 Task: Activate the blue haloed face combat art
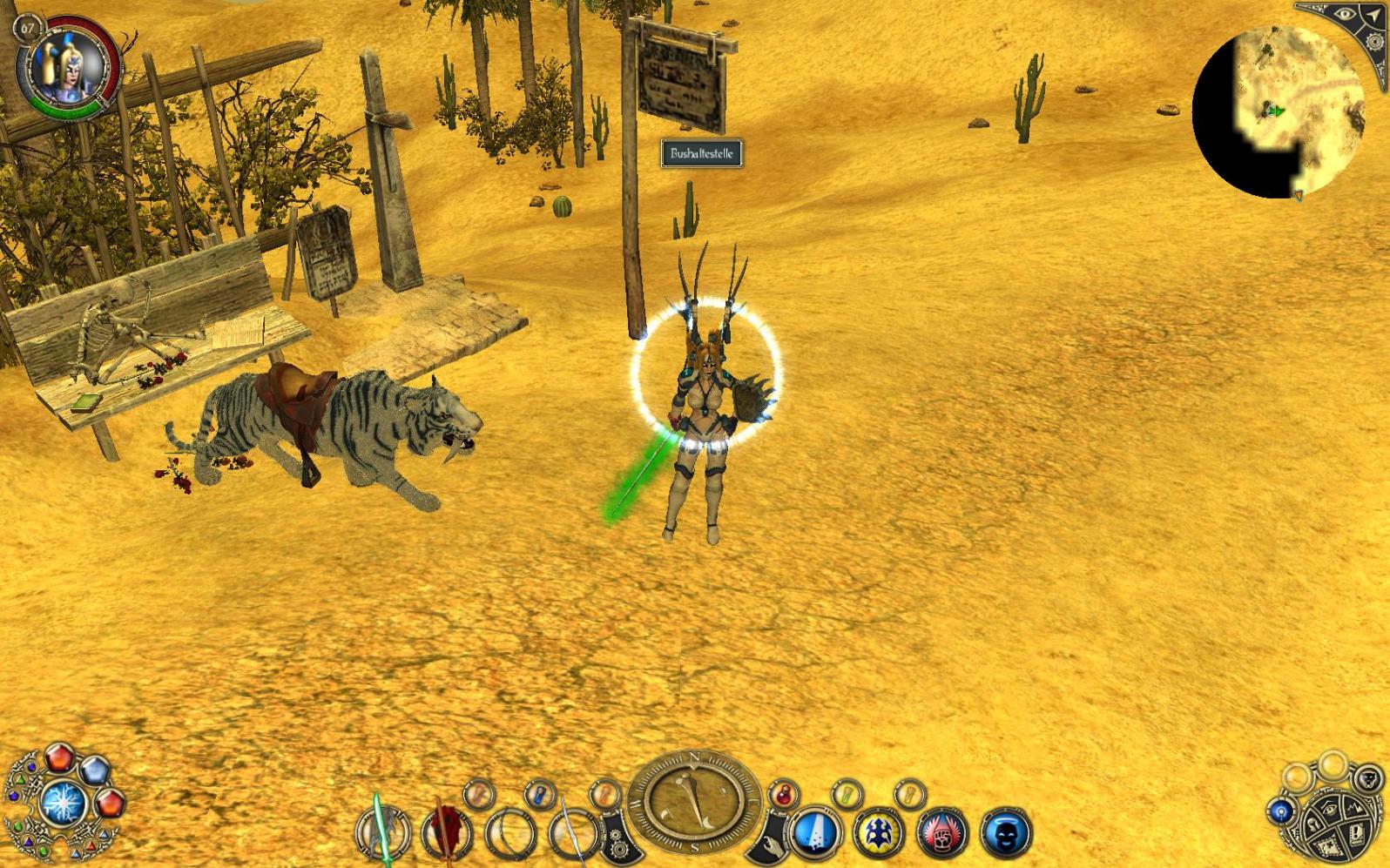click(1005, 831)
